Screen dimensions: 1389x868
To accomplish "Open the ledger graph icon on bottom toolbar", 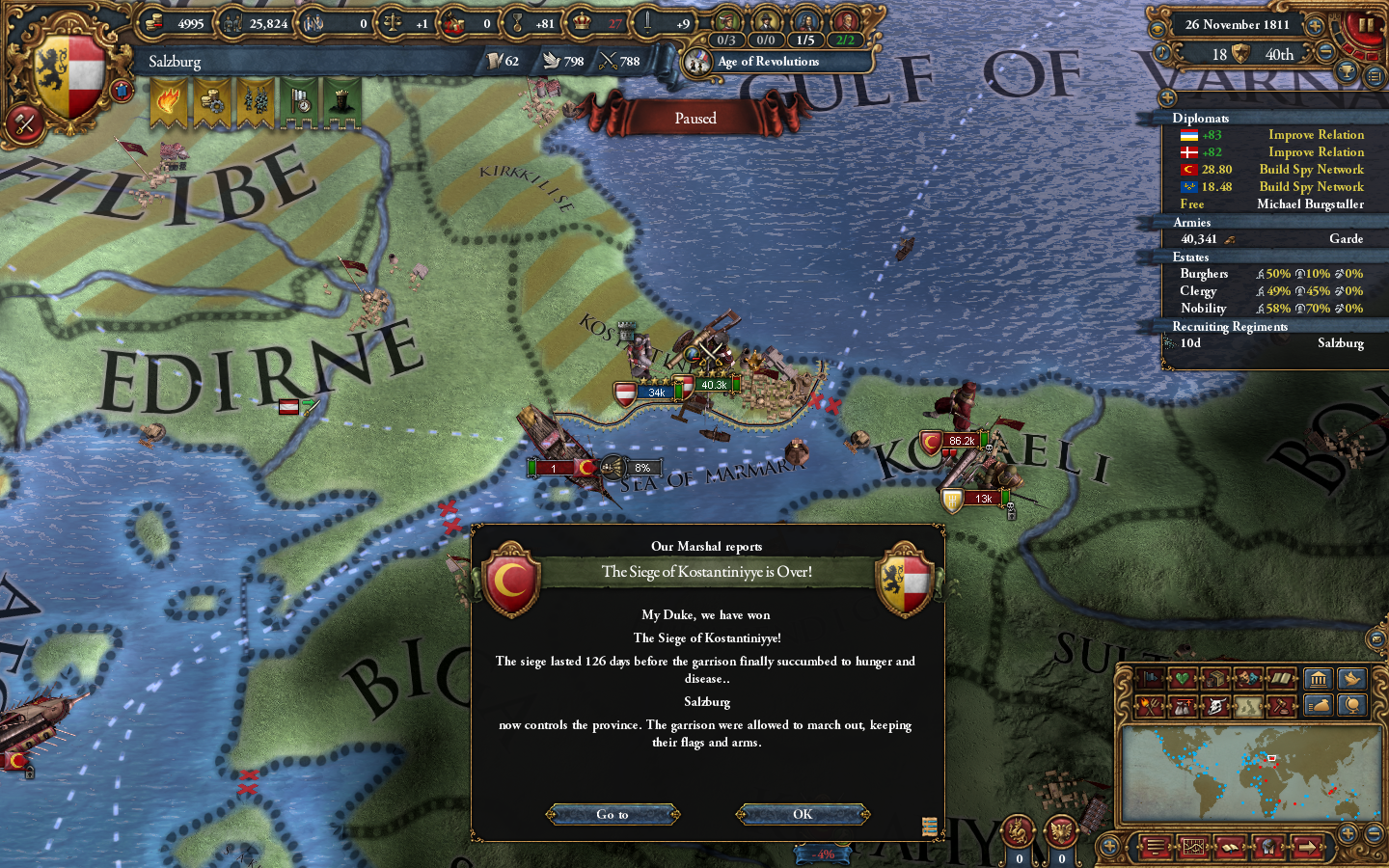I will tap(1193, 847).
